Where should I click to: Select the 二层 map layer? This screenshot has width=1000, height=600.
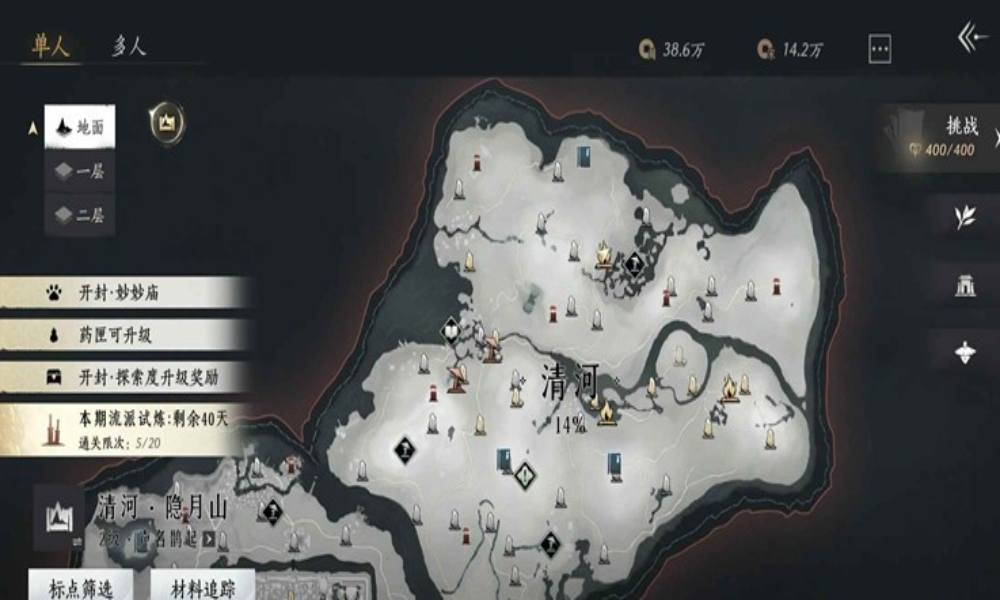(x=80, y=214)
